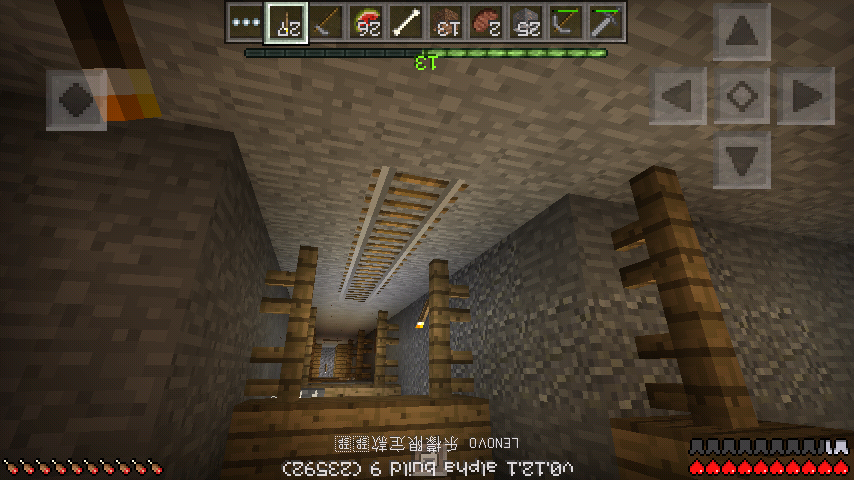Tap the upward-pointing arrow on the D-pad
Viewport: 854px width, 480px height.
pyautogui.click(x=741, y=33)
